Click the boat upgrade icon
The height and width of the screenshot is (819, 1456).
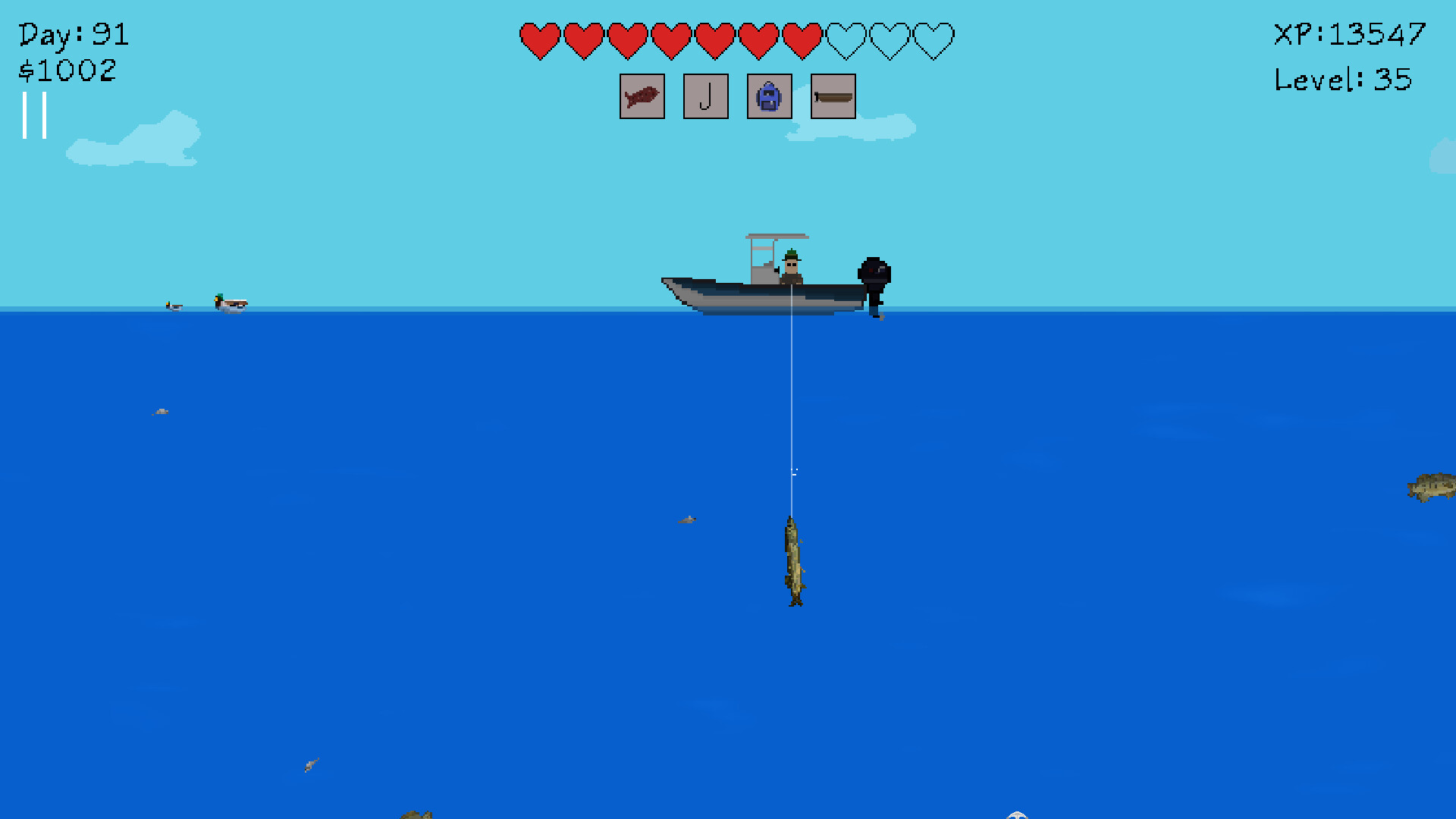pyautogui.click(x=833, y=97)
